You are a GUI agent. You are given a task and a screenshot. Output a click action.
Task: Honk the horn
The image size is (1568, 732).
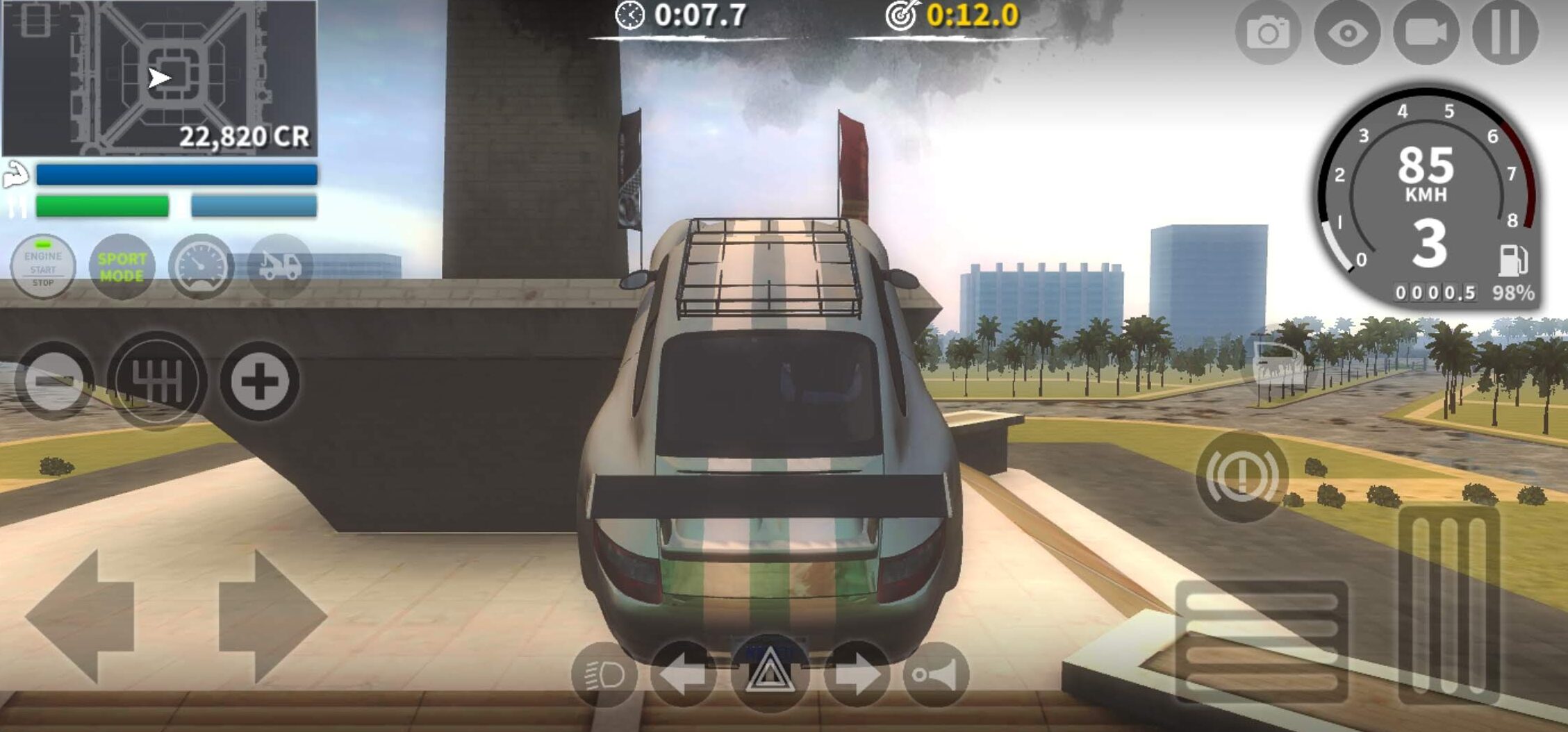point(936,674)
